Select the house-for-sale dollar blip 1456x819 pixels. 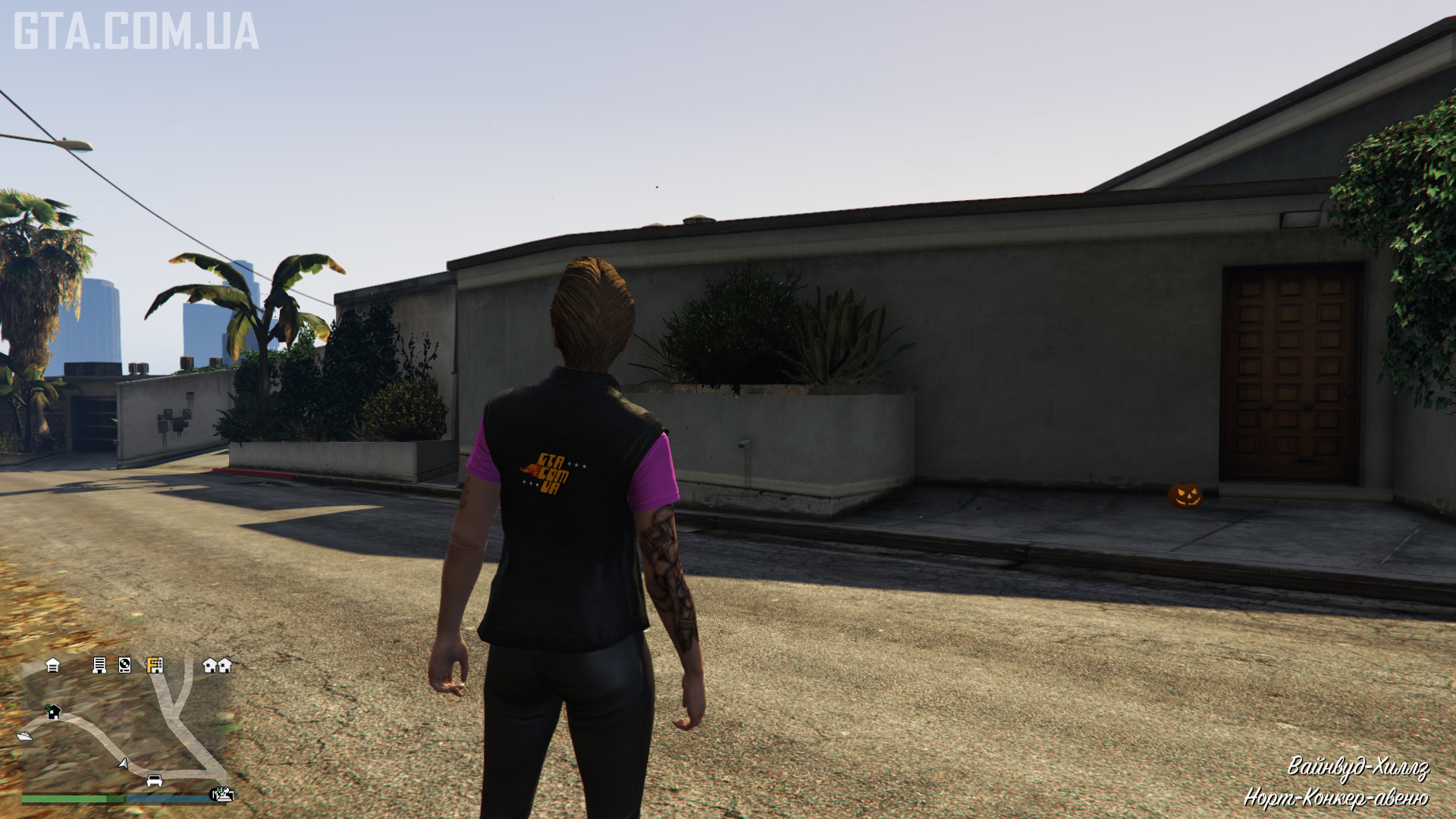click(53, 711)
